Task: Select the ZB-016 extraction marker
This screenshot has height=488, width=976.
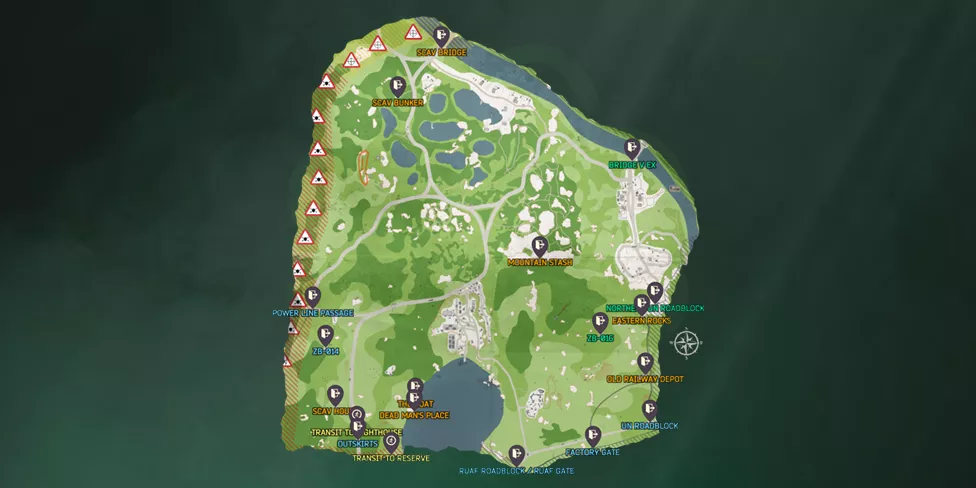Action: 600,321
